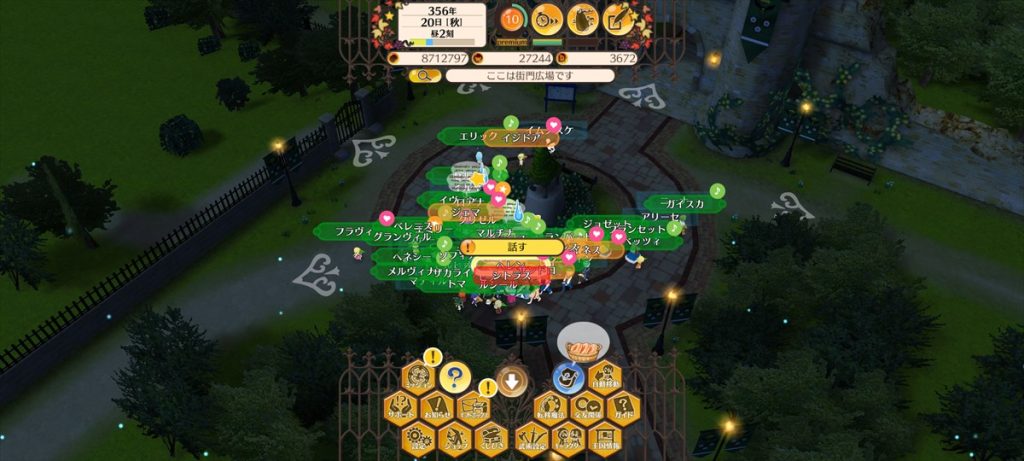Open the 設定 settings gear menu
The image size is (1024, 461).
click(417, 437)
